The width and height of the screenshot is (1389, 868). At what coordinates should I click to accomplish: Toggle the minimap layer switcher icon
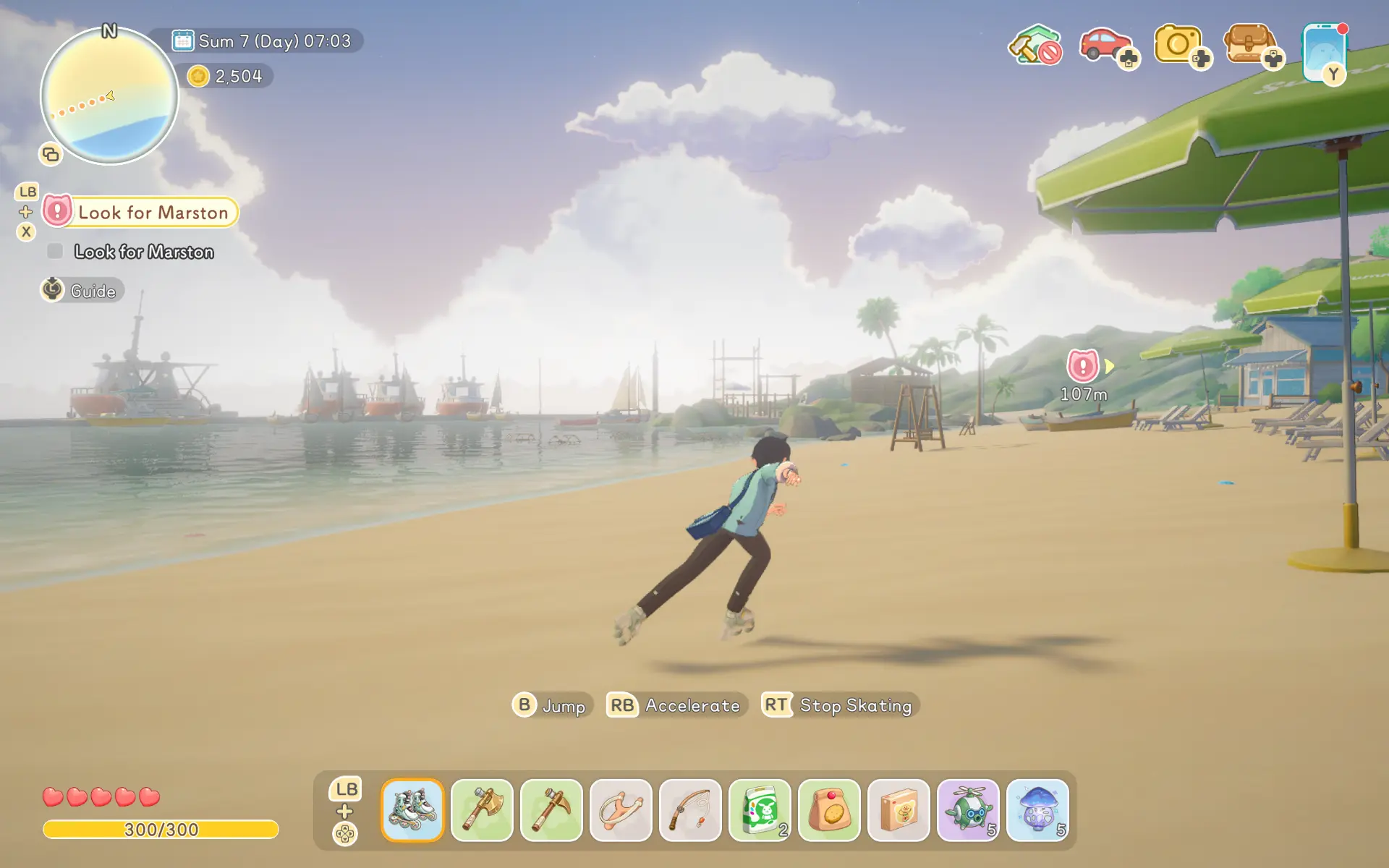click(x=50, y=155)
